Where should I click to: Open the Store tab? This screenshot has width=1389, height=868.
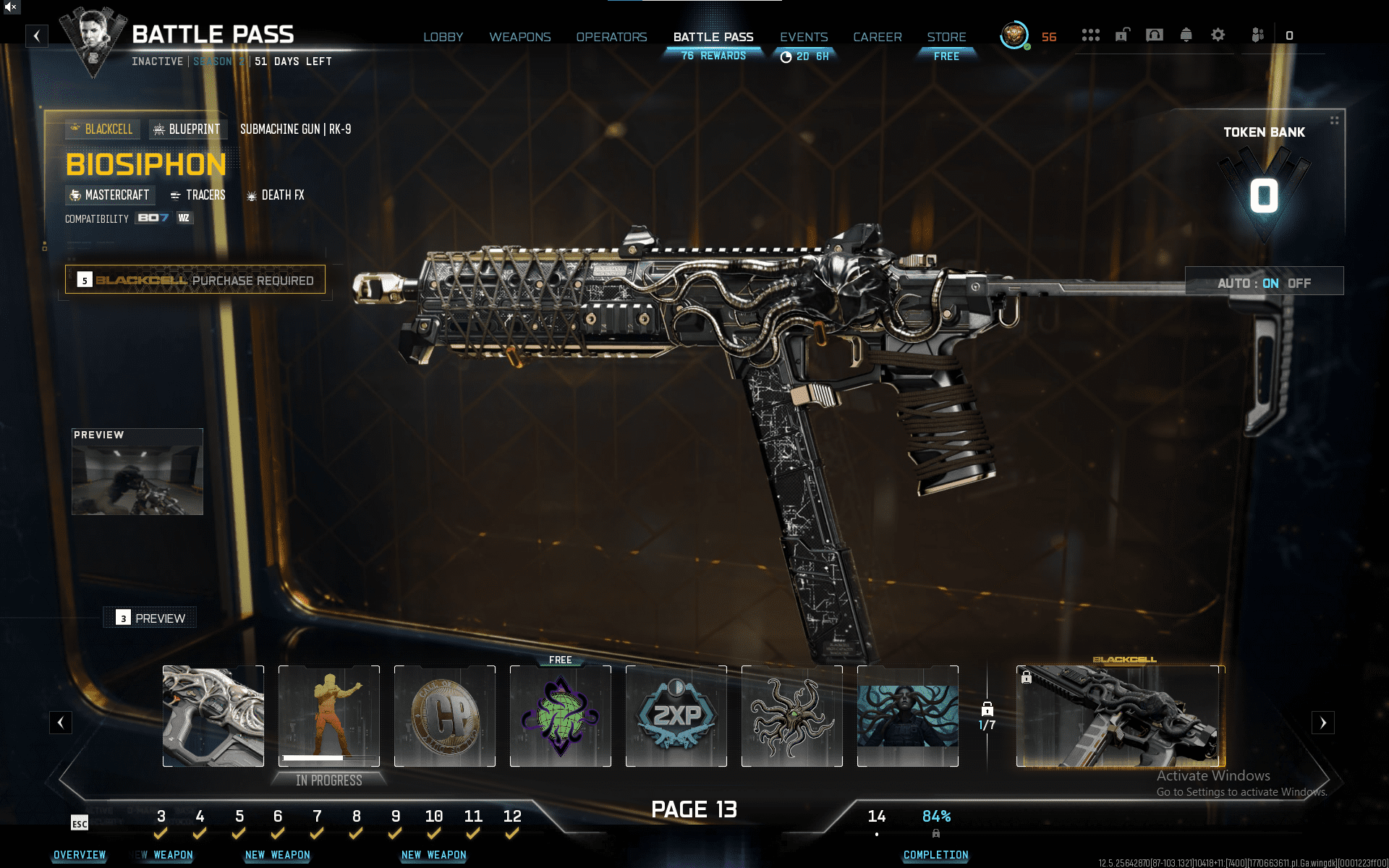(946, 37)
